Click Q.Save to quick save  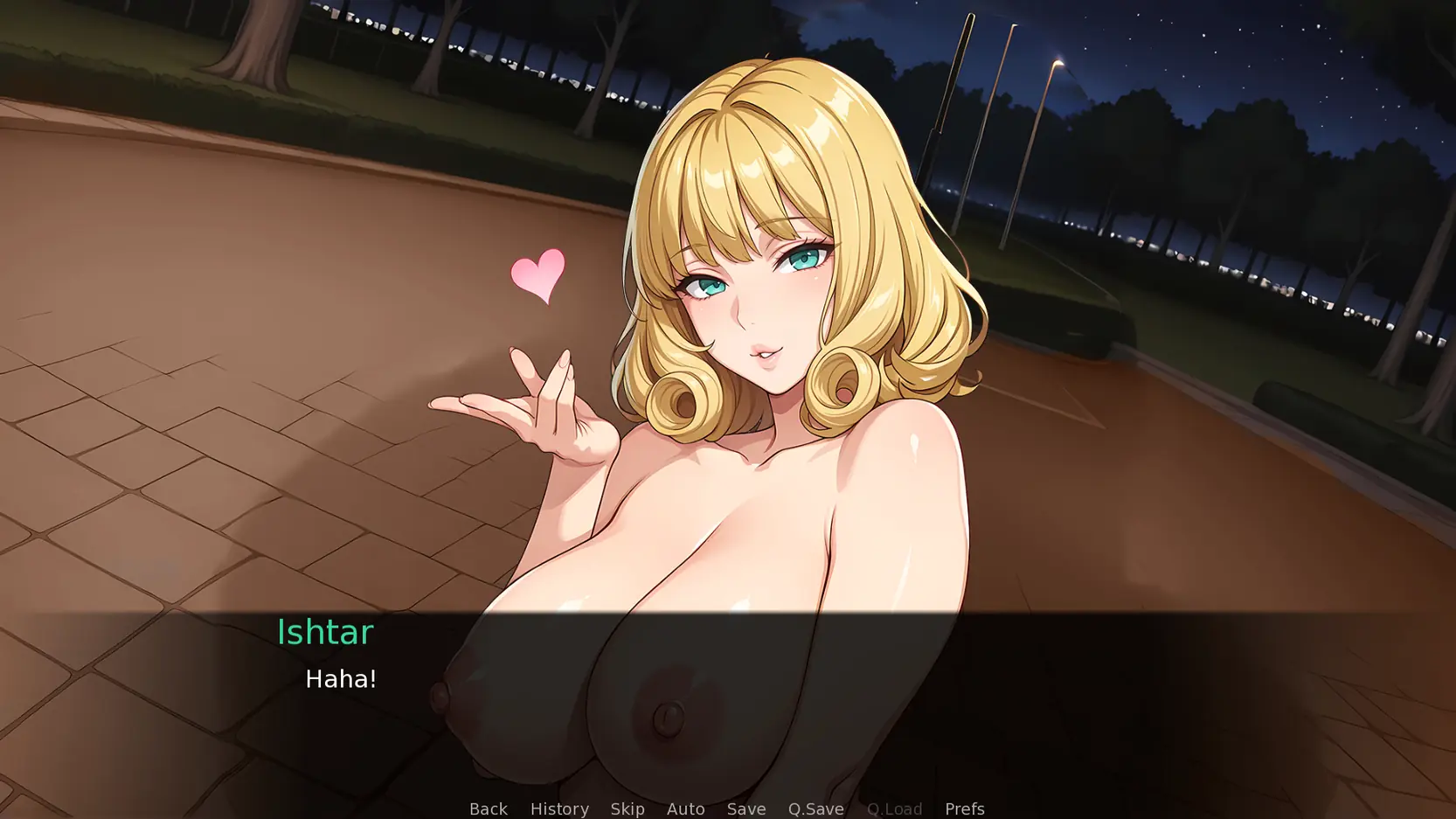(815, 809)
